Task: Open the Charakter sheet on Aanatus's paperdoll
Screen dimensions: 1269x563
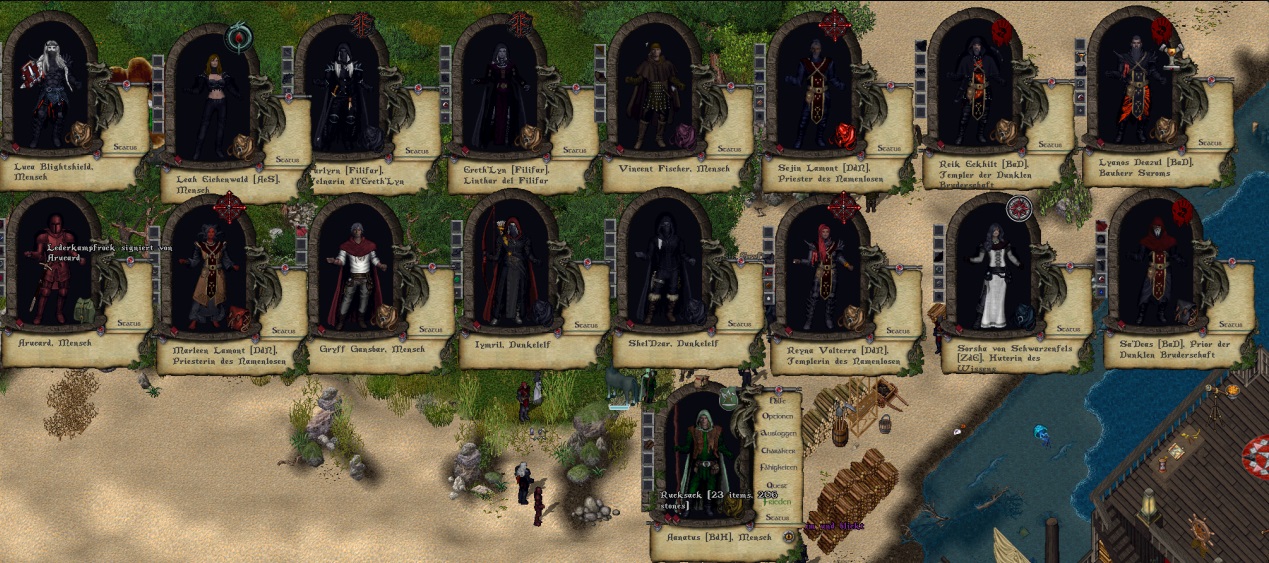Action: click(x=777, y=450)
